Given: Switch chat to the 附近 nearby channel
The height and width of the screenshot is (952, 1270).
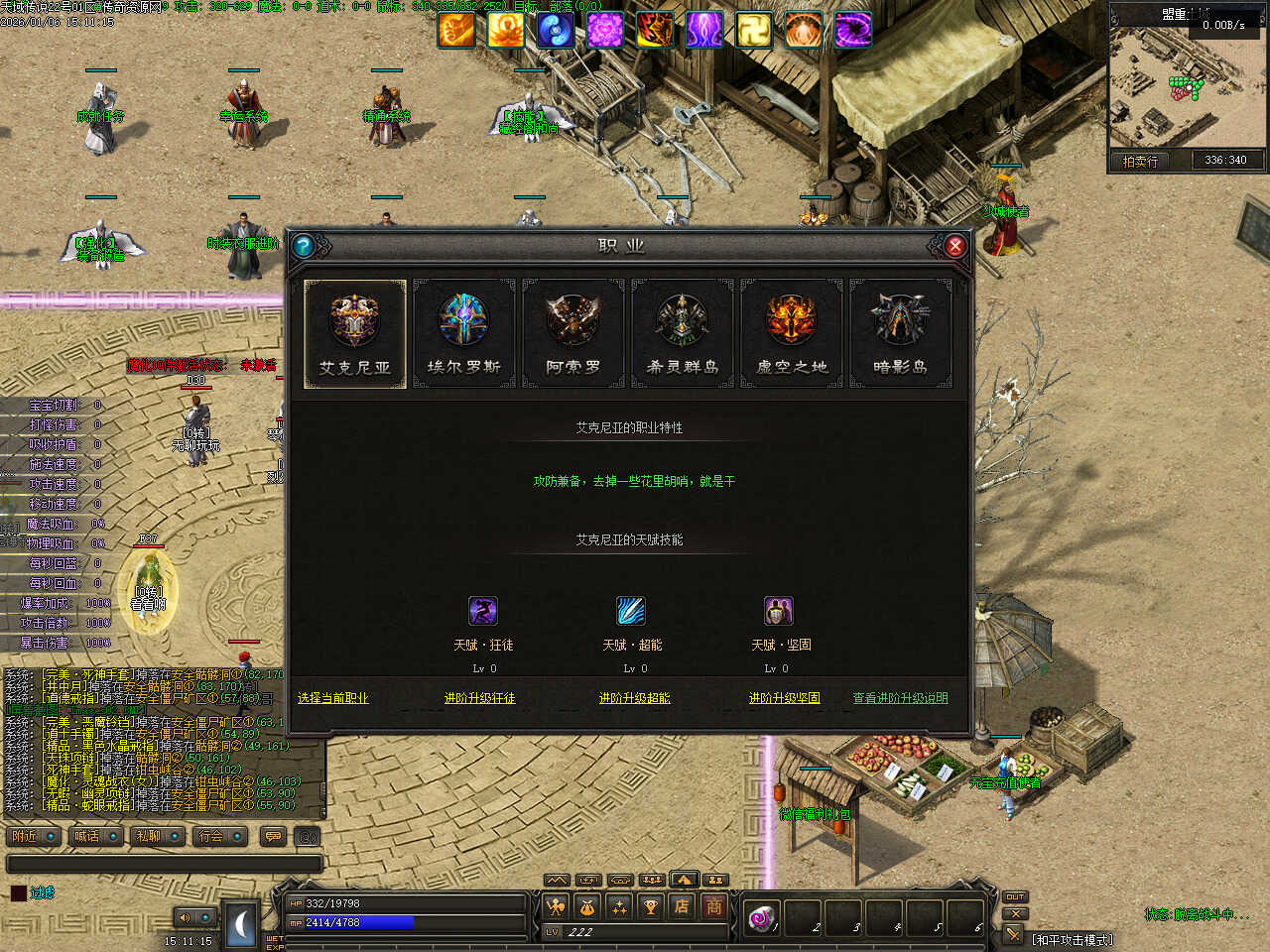Looking at the screenshot, I should point(27,837).
